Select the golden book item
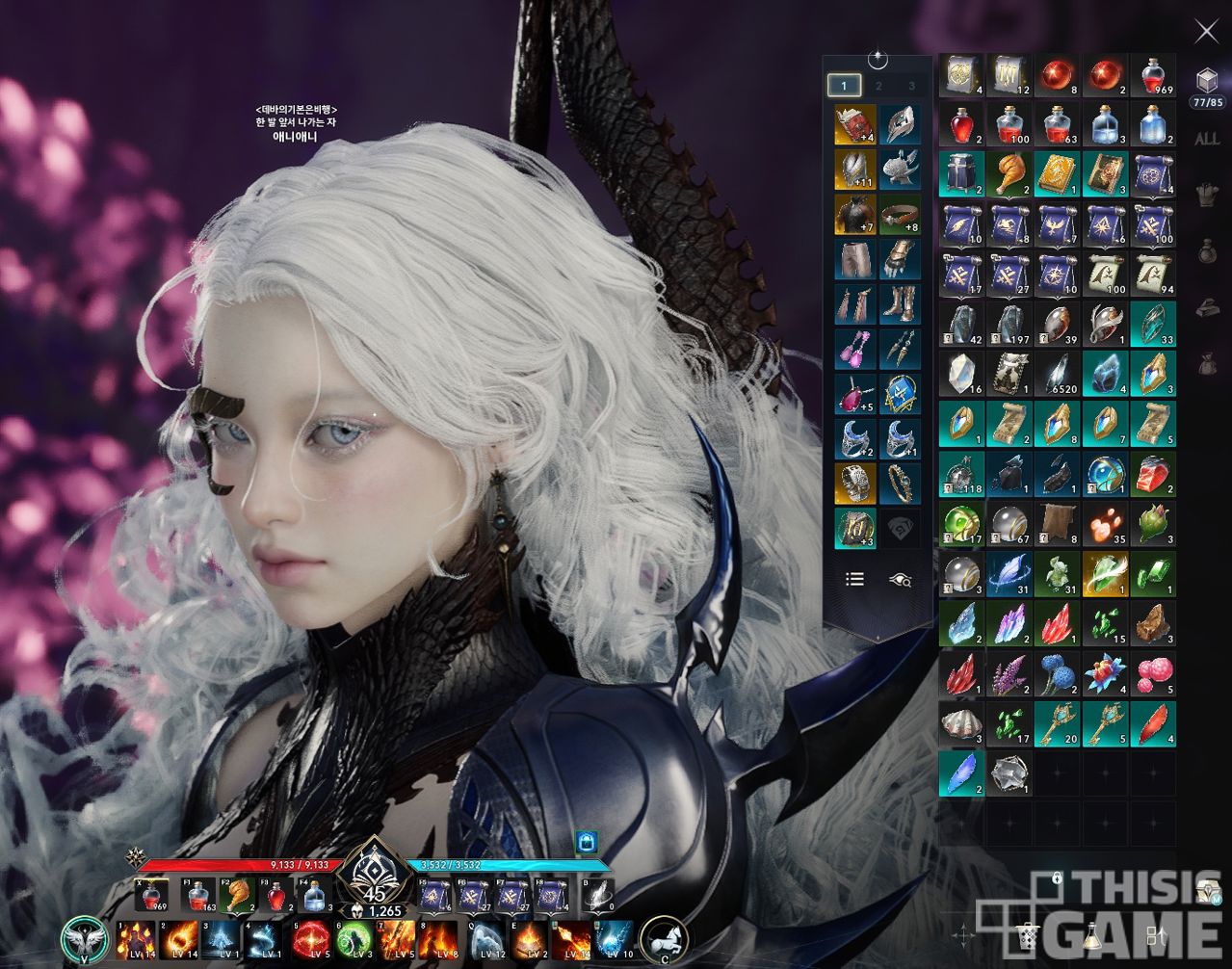The height and width of the screenshot is (969, 1232). 1058,174
